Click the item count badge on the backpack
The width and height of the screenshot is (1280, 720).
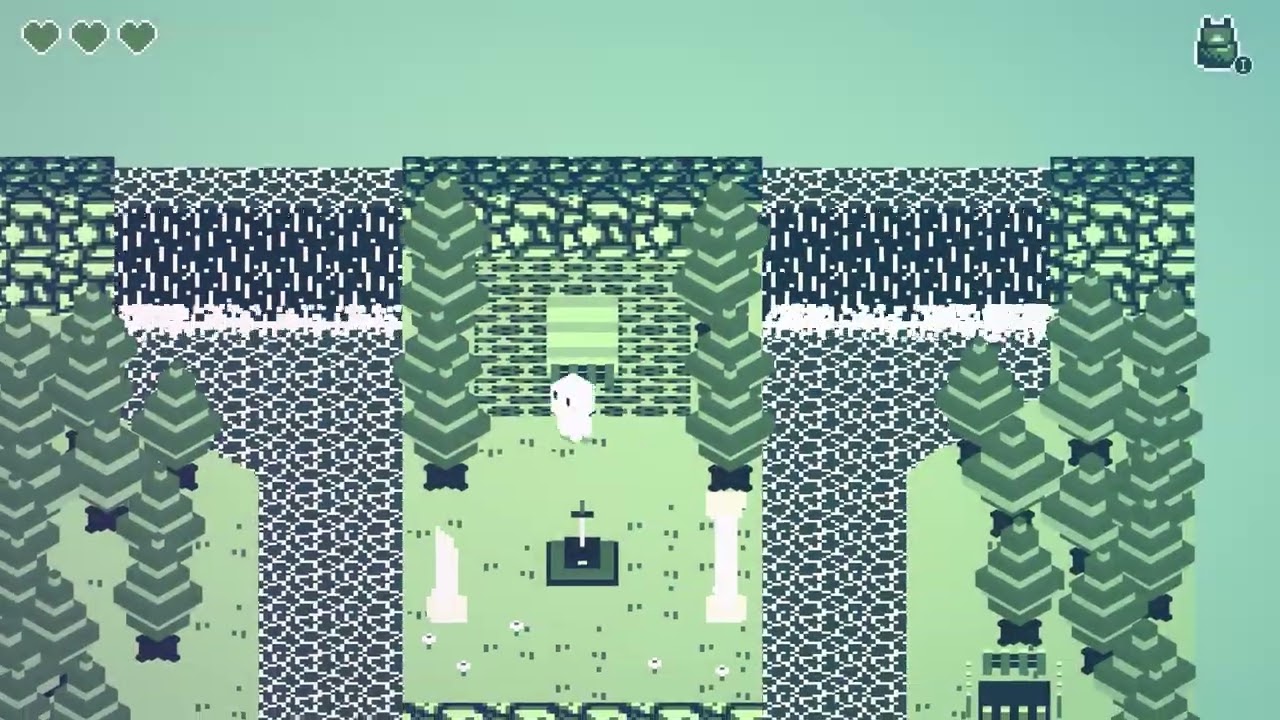[x=1241, y=65]
